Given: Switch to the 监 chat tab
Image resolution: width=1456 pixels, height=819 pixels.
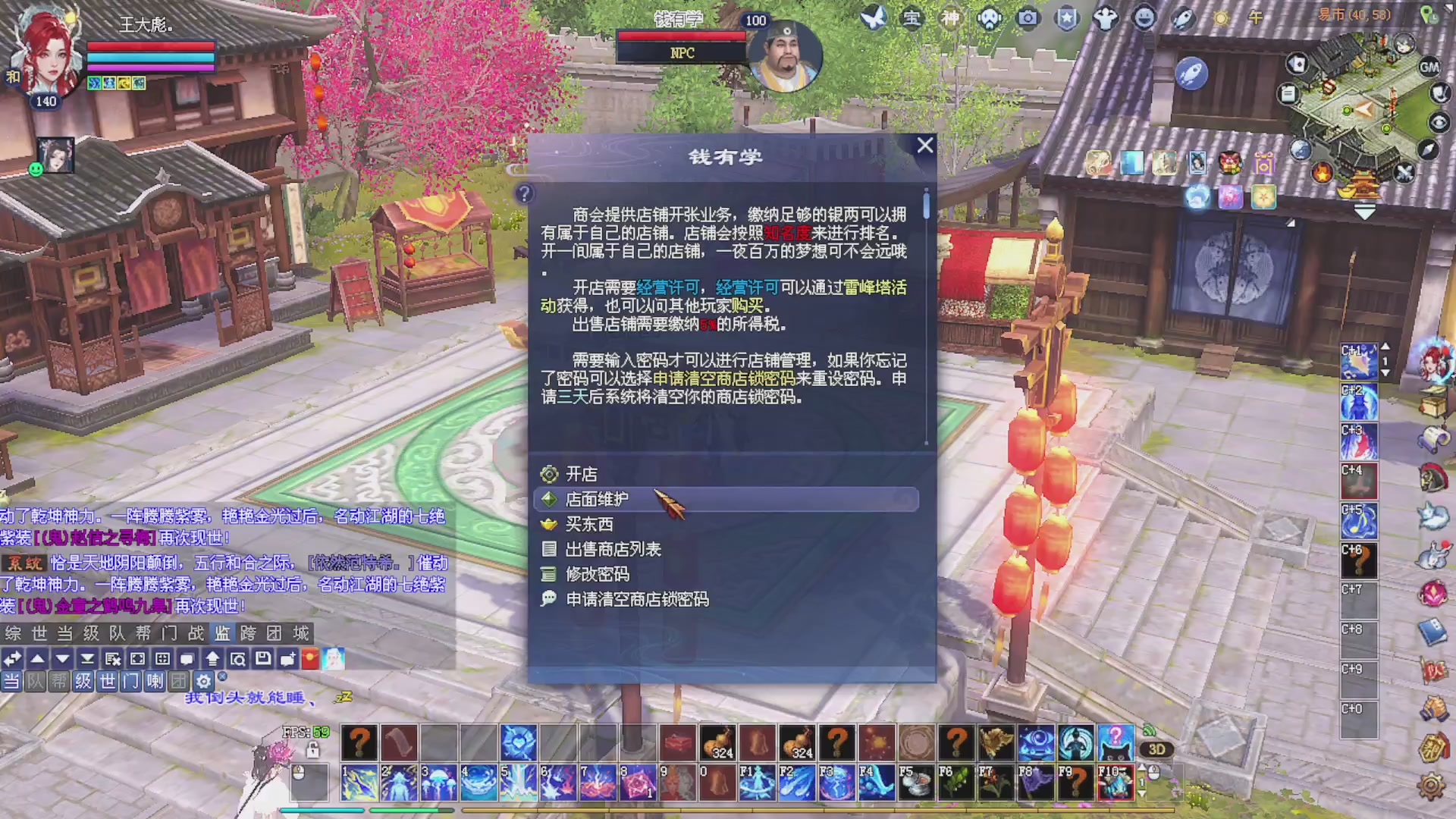Looking at the screenshot, I should point(220,633).
